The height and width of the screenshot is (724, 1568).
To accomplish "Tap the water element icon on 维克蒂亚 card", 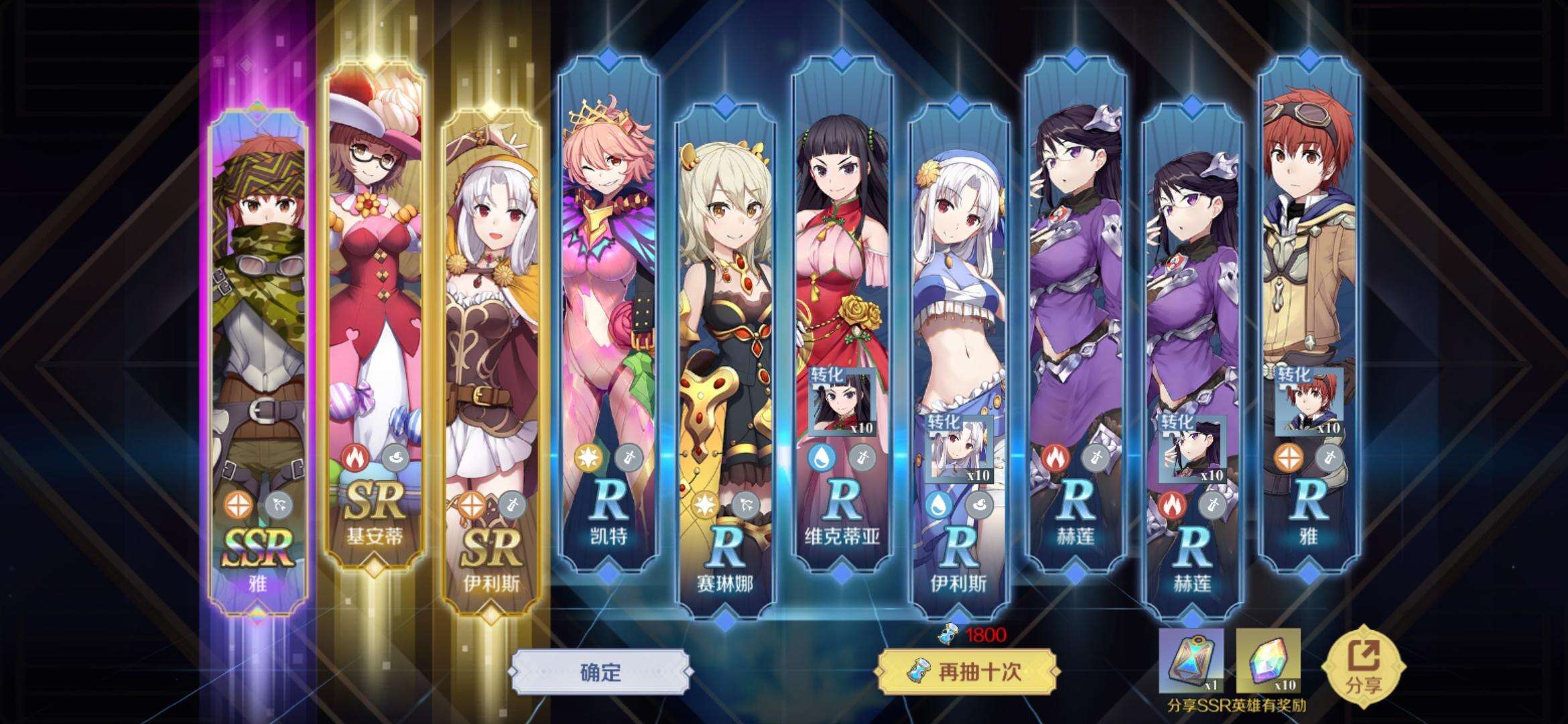I will (822, 459).
